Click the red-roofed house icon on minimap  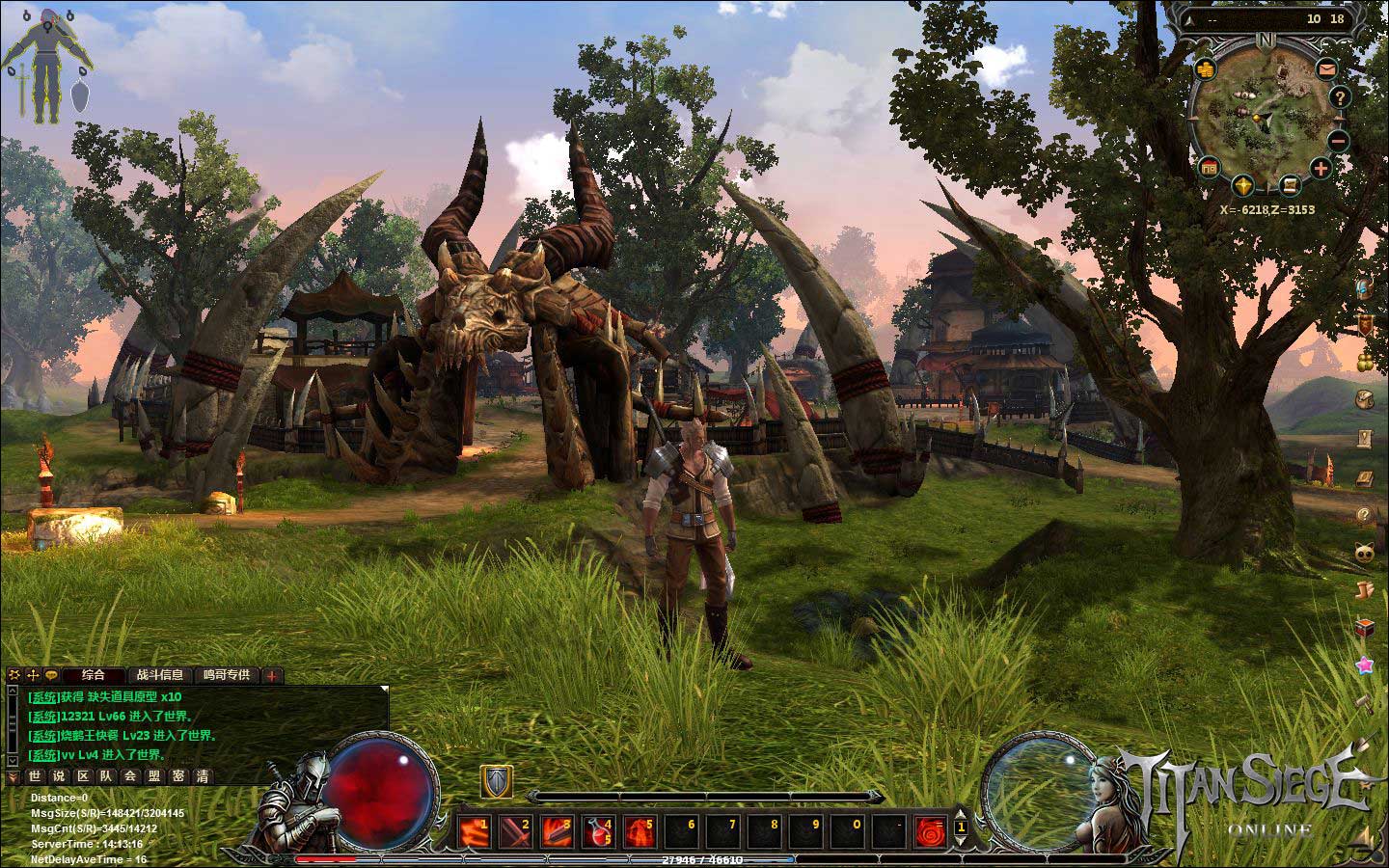1209,169
